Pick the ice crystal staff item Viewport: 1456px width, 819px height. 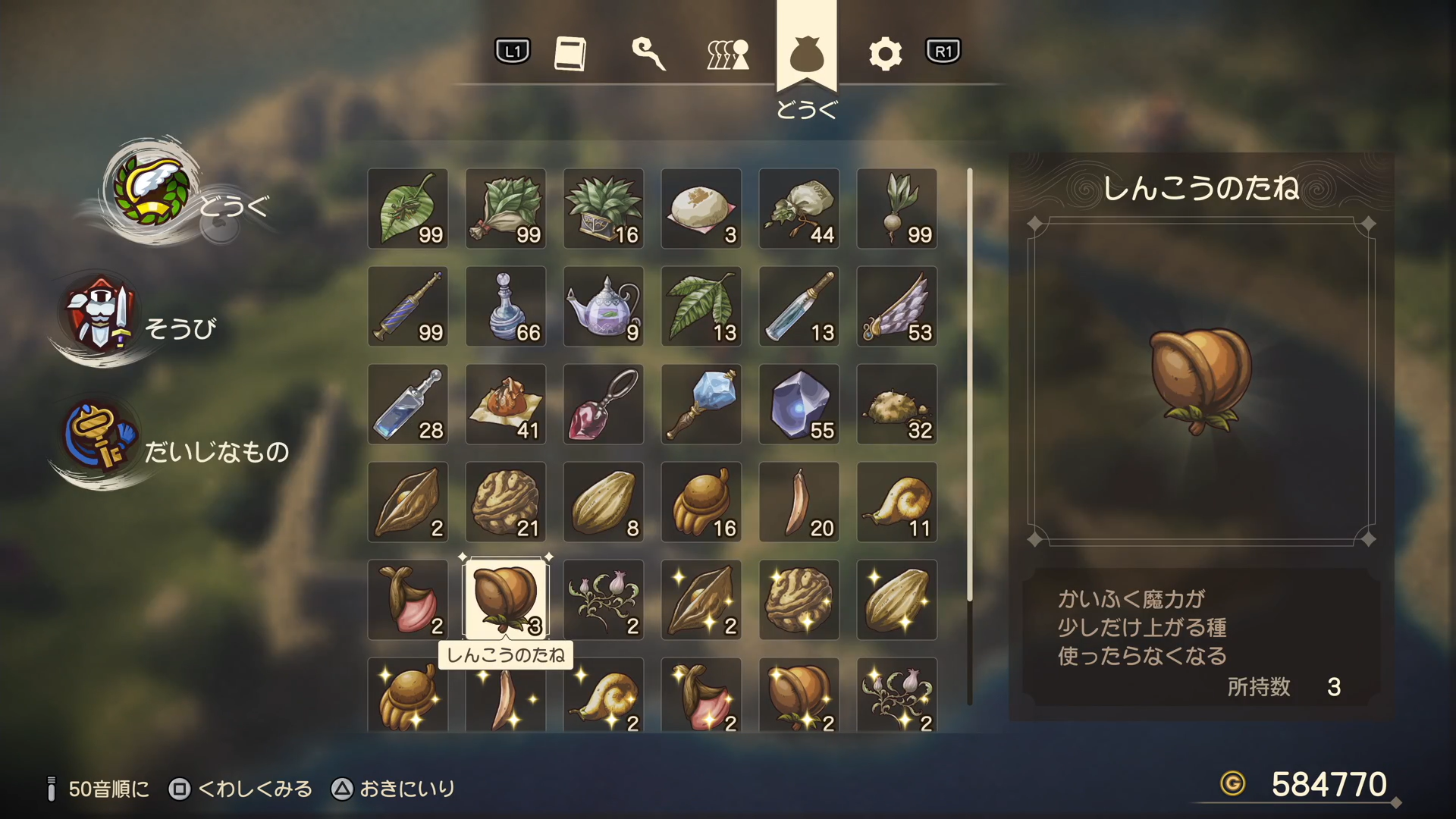point(701,404)
